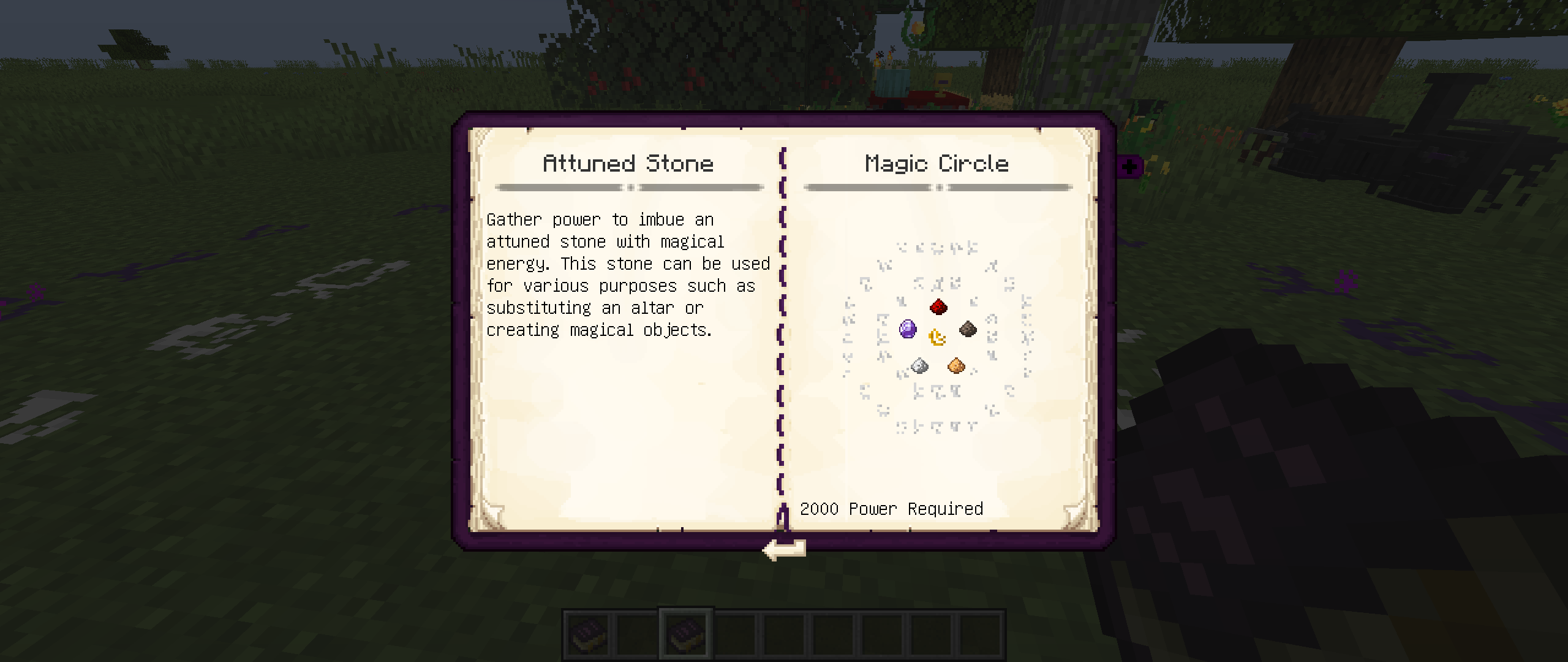The image size is (1568, 662).
Task: Select the highlighted hotbar slot with the book
Action: 686,633
